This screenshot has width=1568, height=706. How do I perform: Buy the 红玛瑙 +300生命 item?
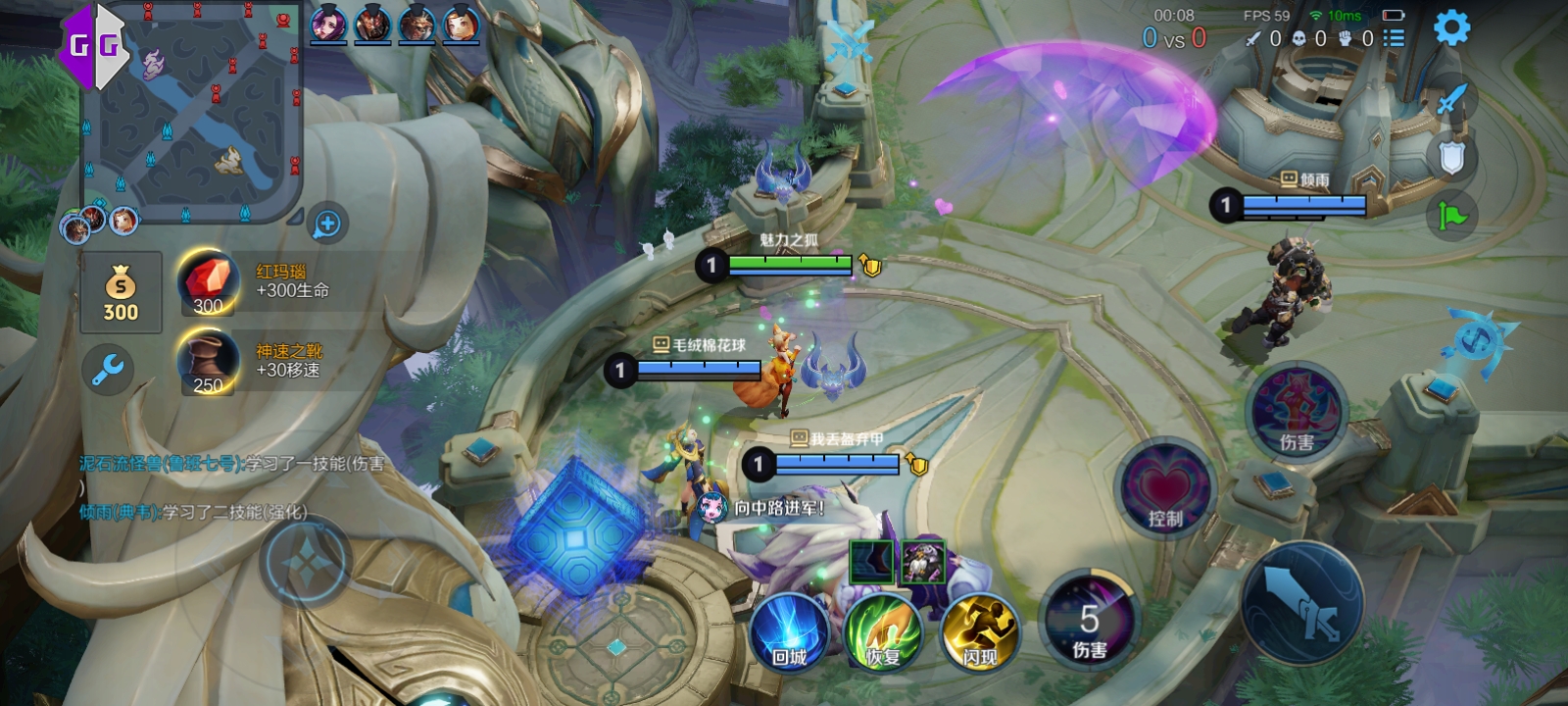tap(210, 283)
